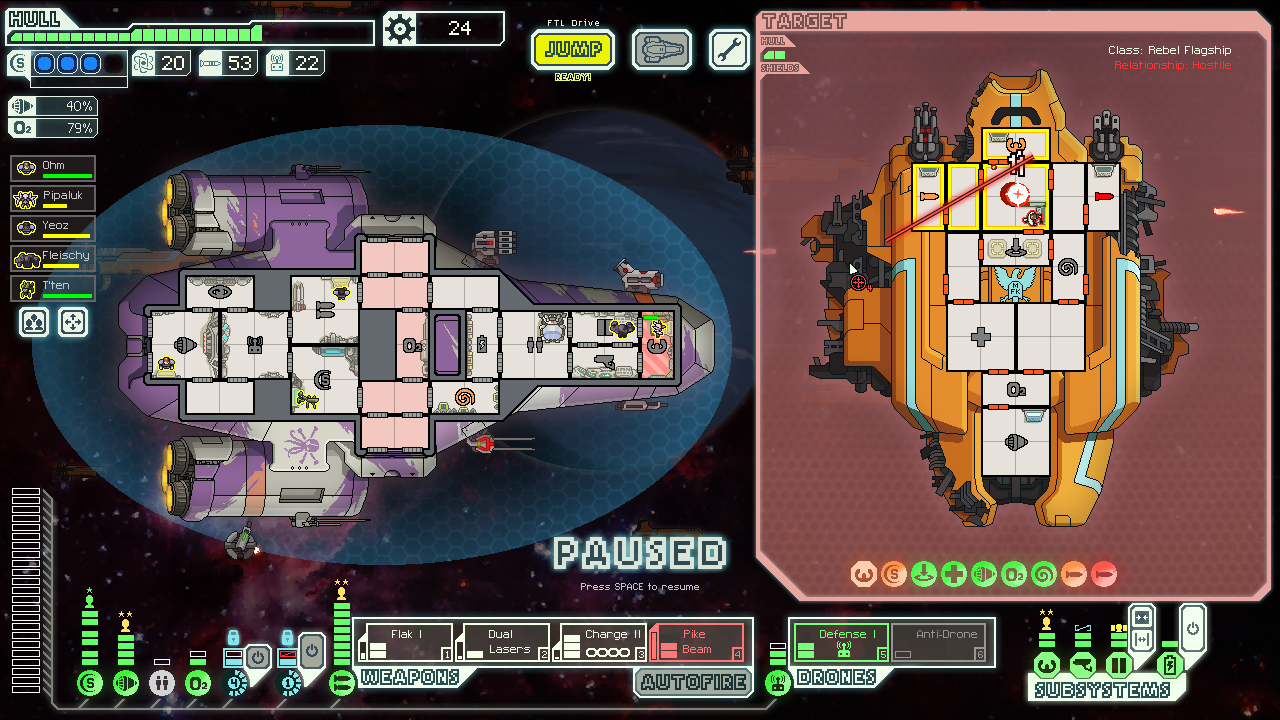Select crew member Pipaluk
The image size is (1280, 720).
point(54,198)
